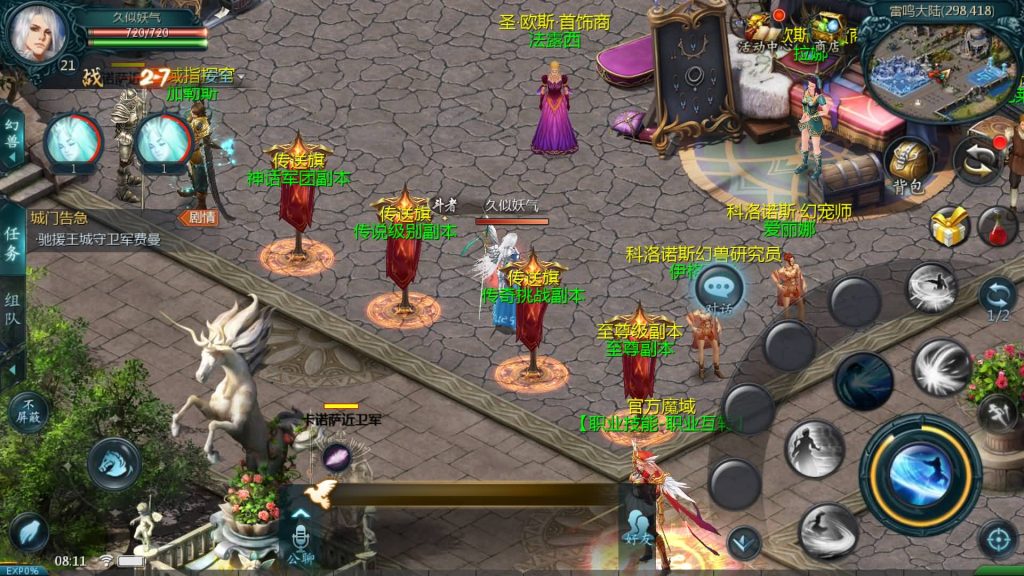Use the red health potion
The image size is (1024, 576).
point(996,227)
